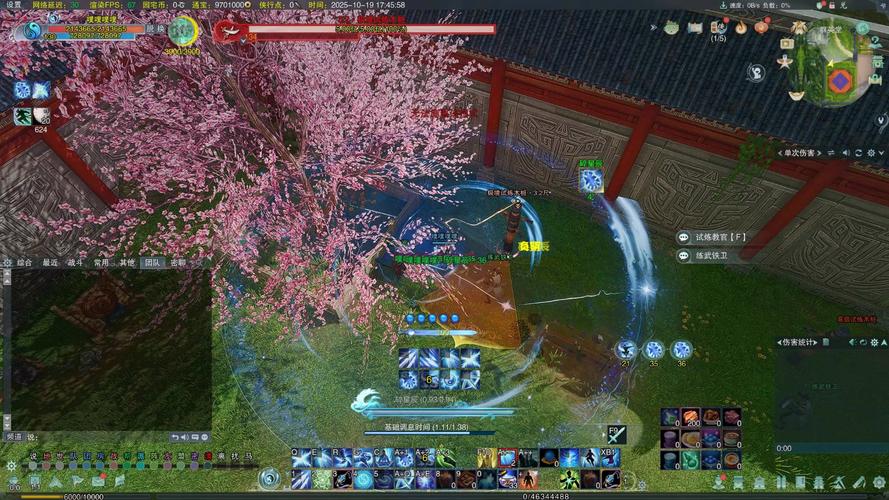
Task: Click the 频道 channel selector button
Action: [x=14, y=437]
